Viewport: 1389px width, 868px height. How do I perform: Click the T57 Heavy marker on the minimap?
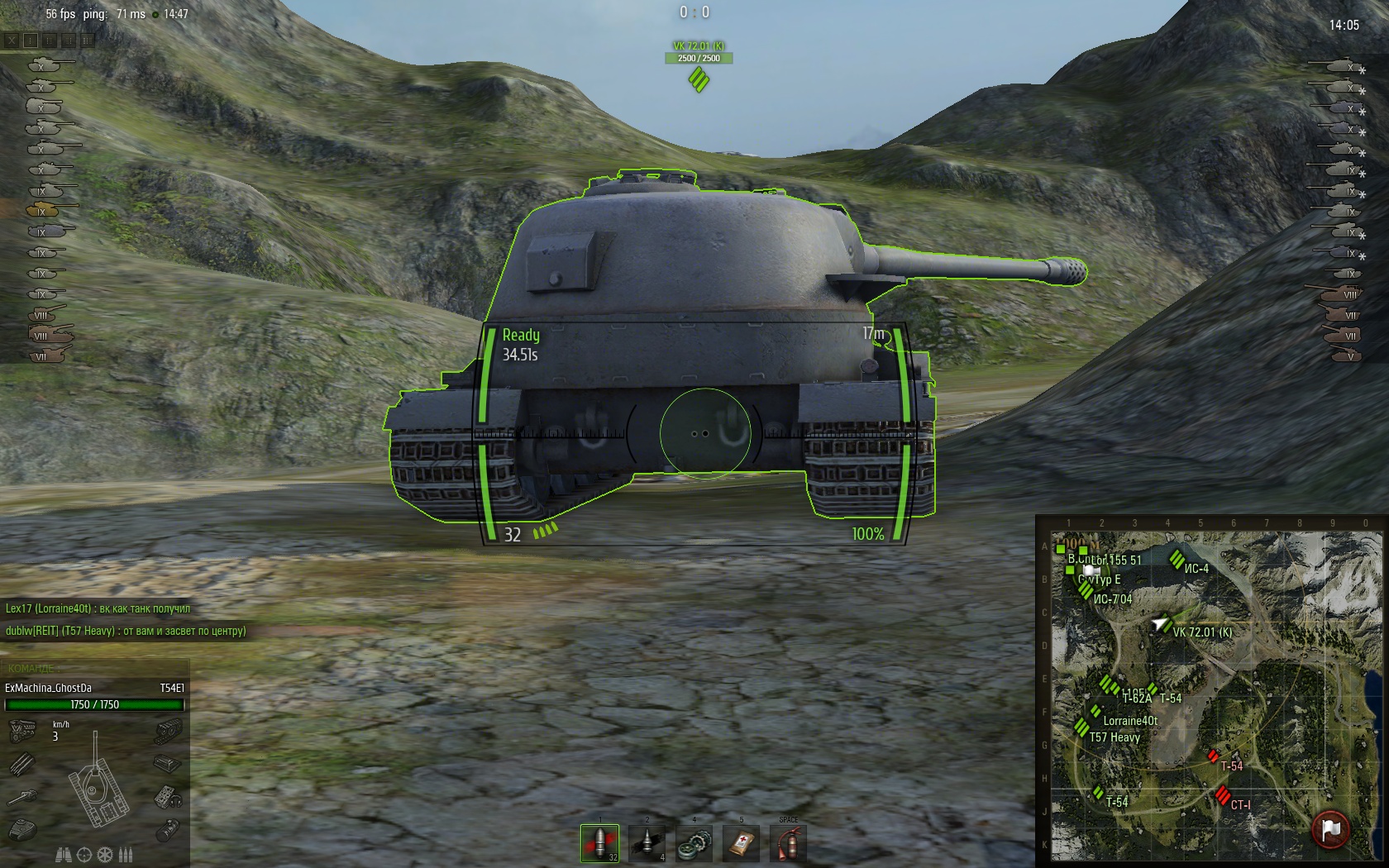(x=1081, y=727)
